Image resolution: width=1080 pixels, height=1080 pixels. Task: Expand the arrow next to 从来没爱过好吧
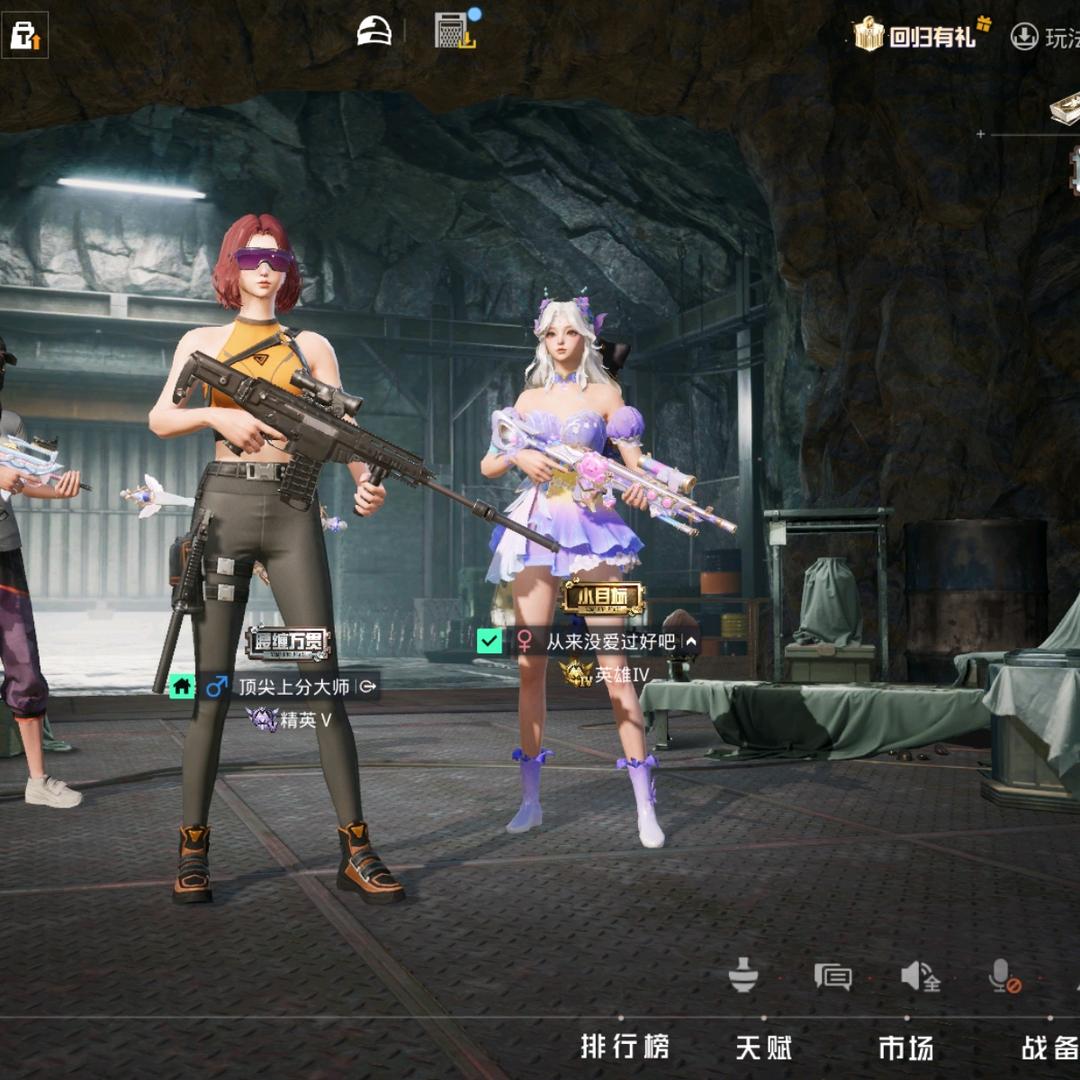click(x=690, y=642)
